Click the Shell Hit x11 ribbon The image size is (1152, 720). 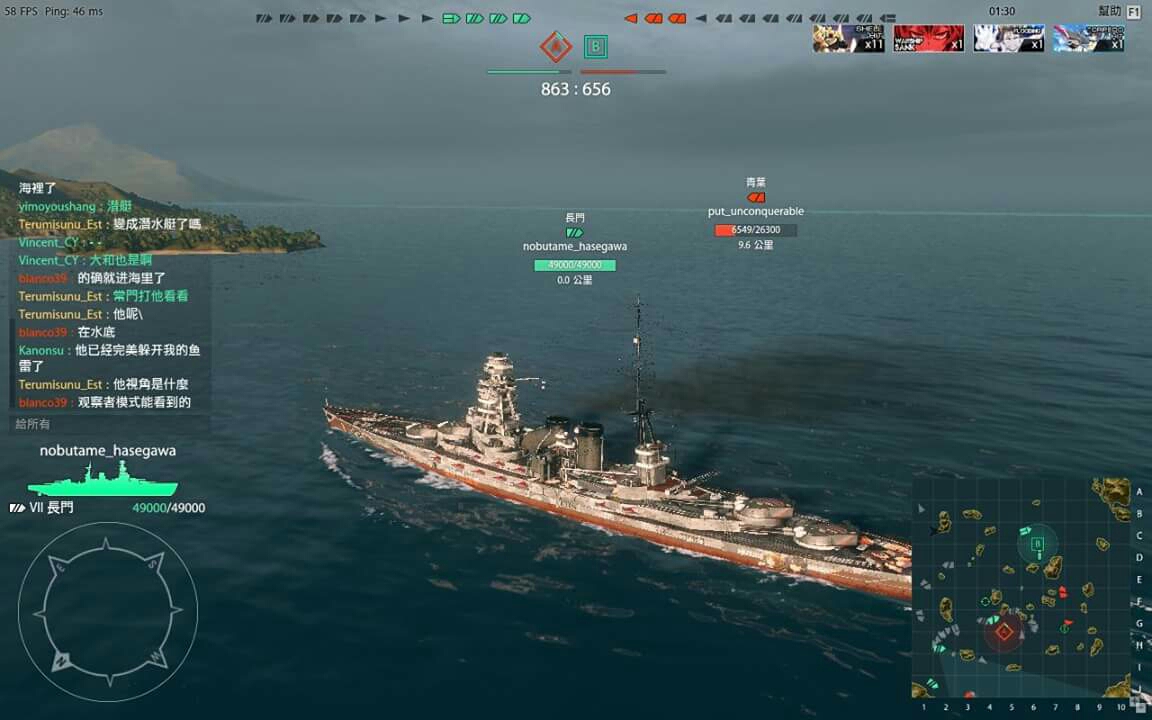pos(848,39)
